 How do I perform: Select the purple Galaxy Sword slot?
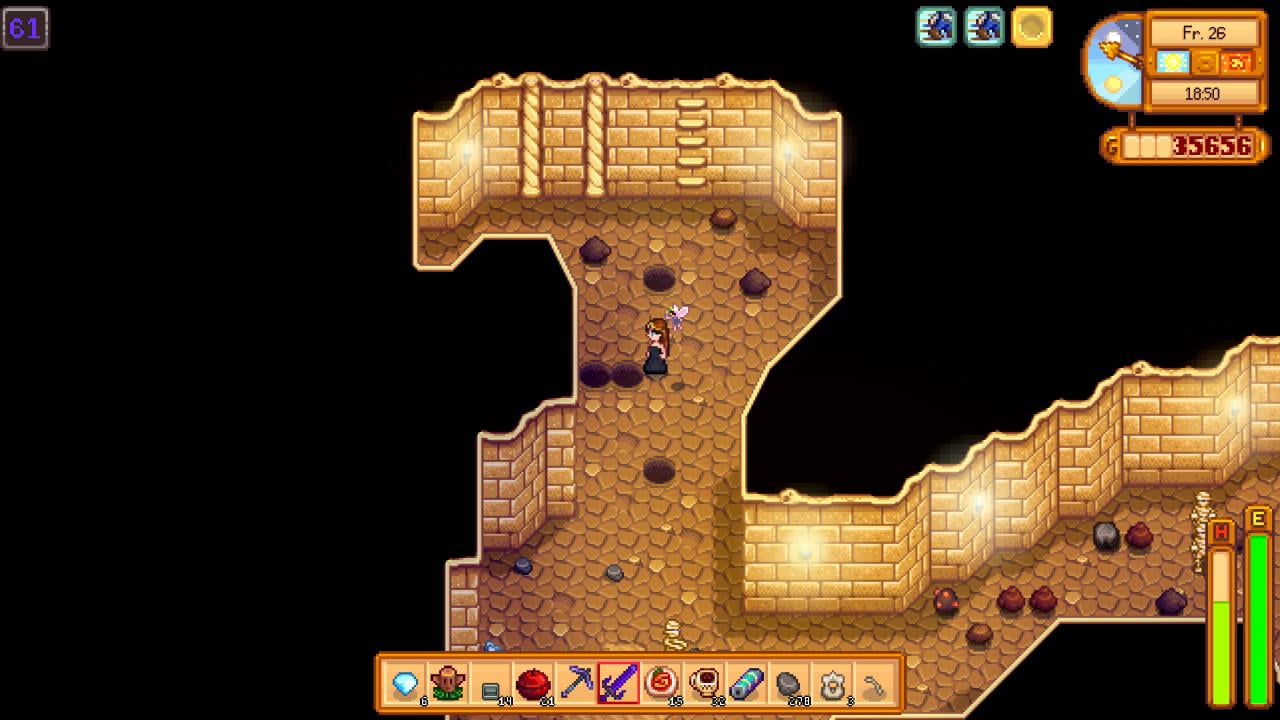point(619,684)
